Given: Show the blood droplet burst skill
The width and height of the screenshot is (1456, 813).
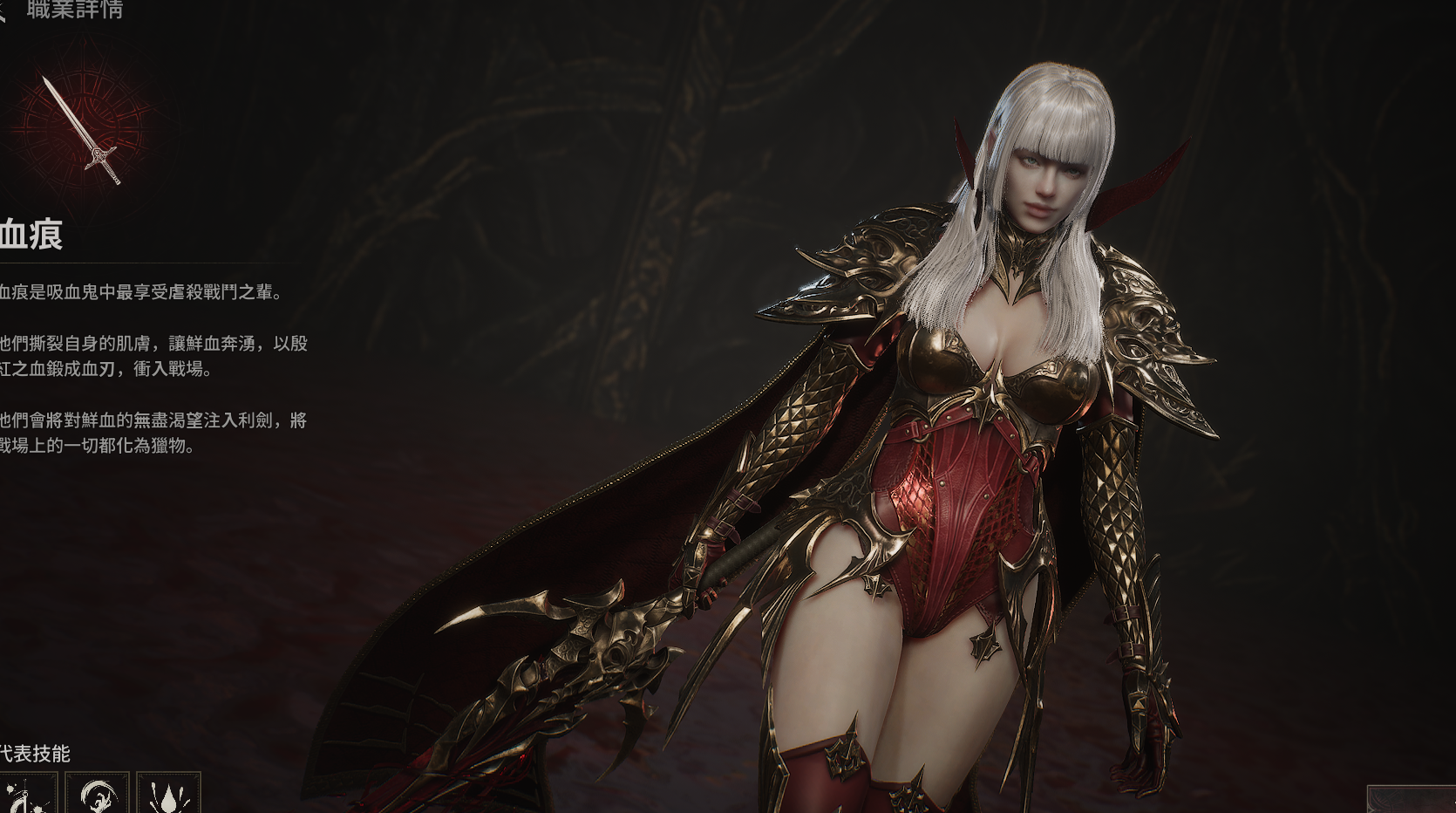Looking at the screenshot, I should pyautogui.click(x=168, y=795).
